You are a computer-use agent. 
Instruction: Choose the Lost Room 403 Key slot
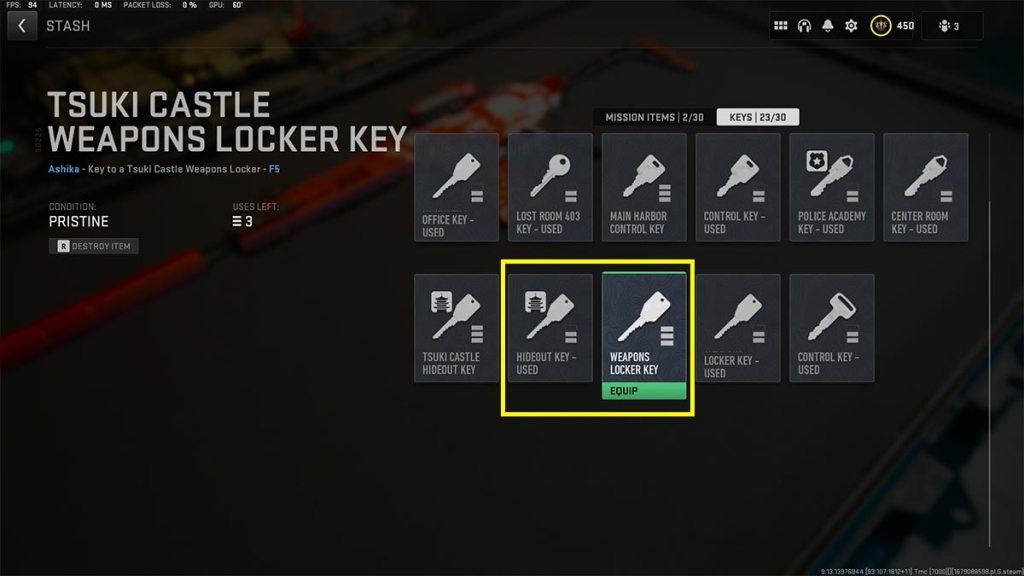[550, 188]
